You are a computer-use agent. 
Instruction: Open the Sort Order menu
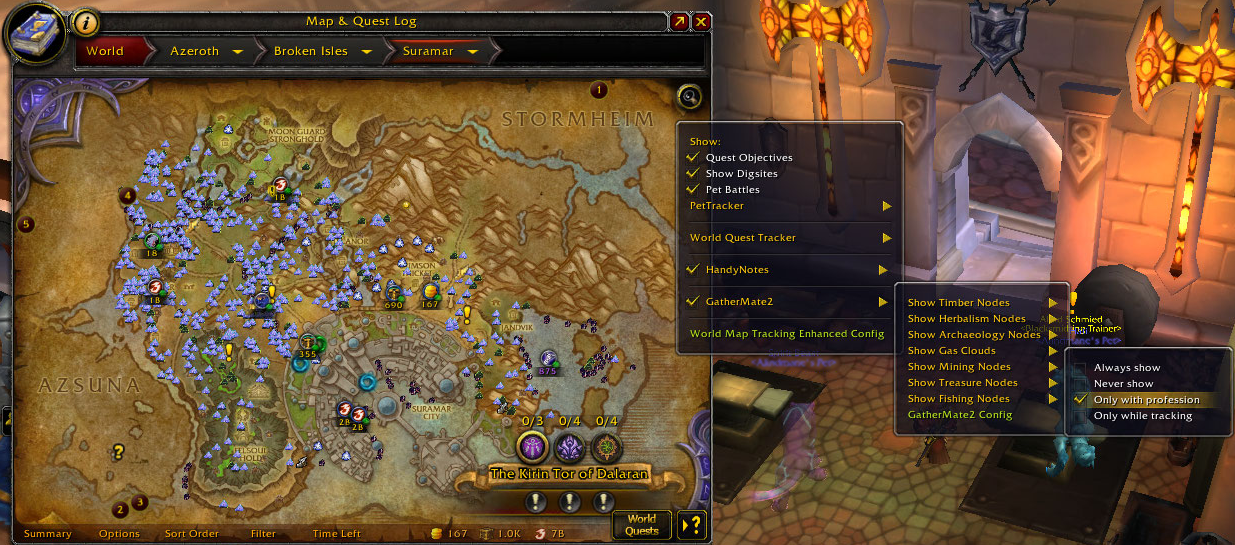(x=191, y=534)
